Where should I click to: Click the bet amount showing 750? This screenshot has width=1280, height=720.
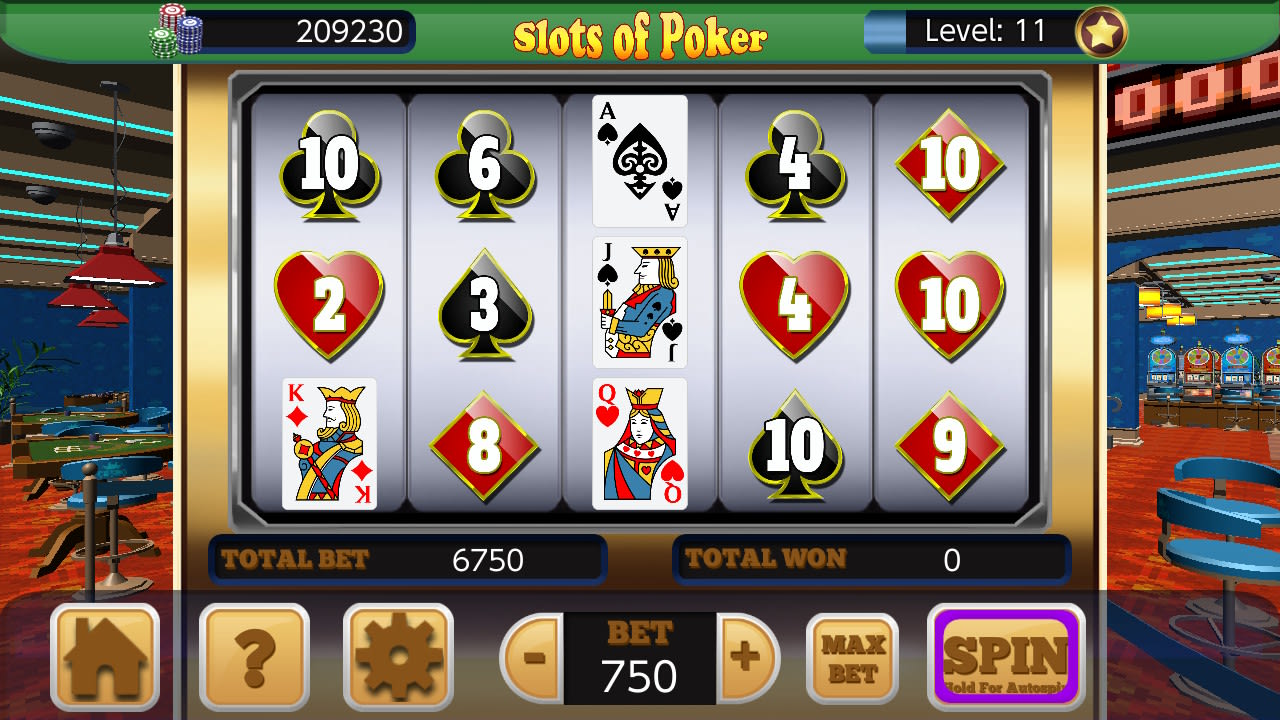[x=639, y=677]
